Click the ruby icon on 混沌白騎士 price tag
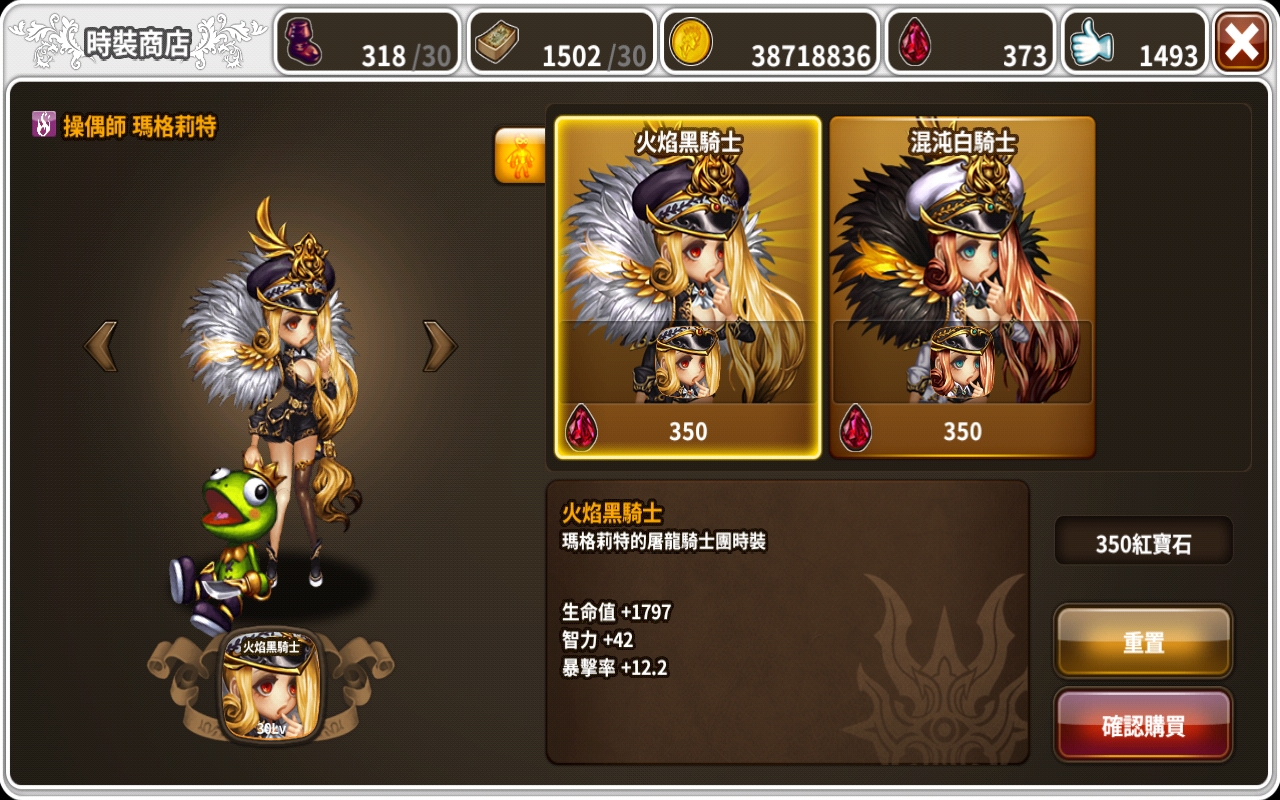The height and width of the screenshot is (800, 1280). tap(855, 430)
